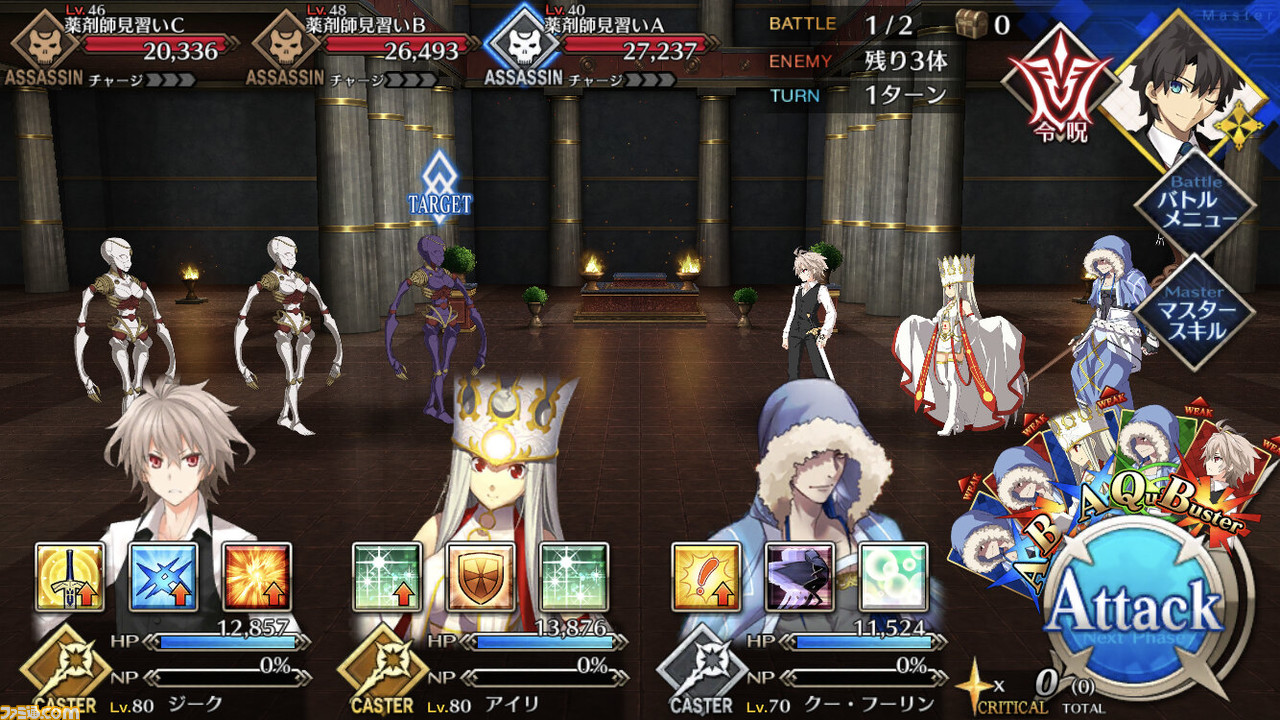This screenshot has width=1280, height=720.
Task: Activate Sieg's golden sword skill
Action: tap(70, 577)
